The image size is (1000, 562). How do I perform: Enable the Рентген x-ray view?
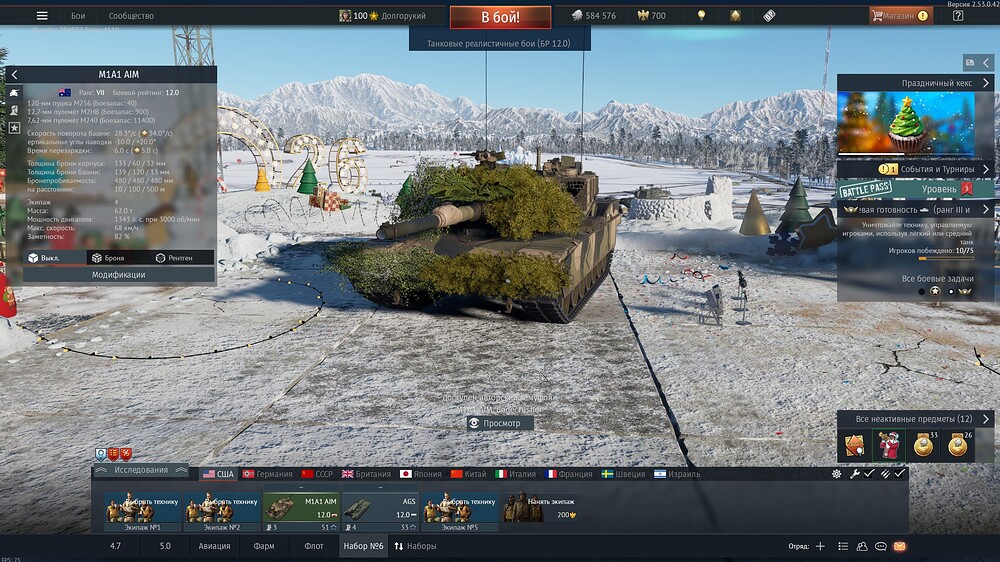(174, 258)
